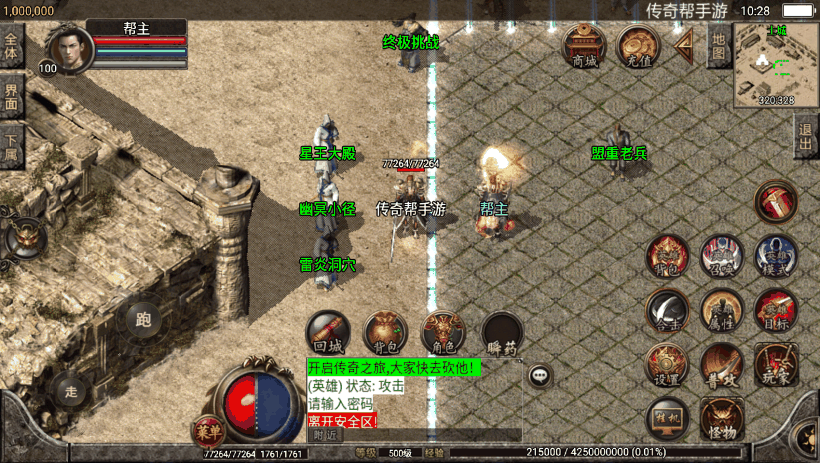Select the 全体 side tab

pyautogui.click(x=12, y=47)
